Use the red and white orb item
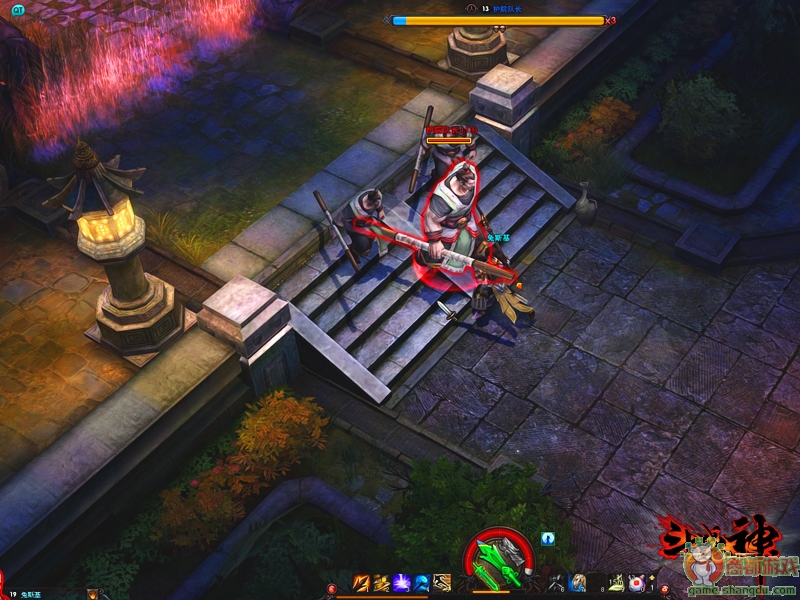 (x=636, y=583)
